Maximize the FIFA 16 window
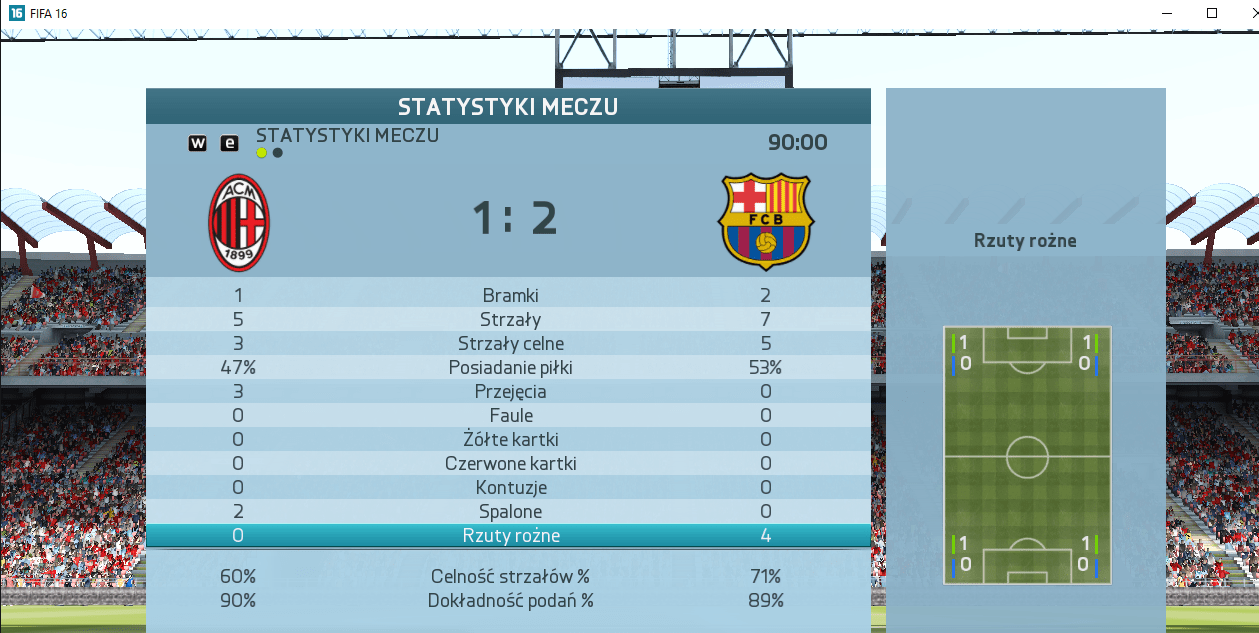 click(1212, 13)
